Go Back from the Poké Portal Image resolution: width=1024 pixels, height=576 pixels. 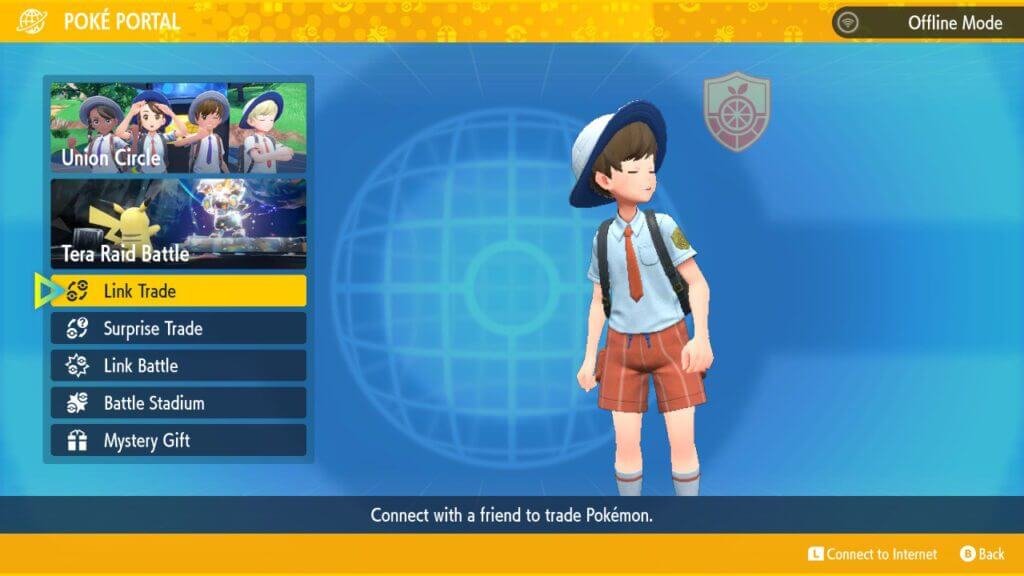tap(982, 554)
